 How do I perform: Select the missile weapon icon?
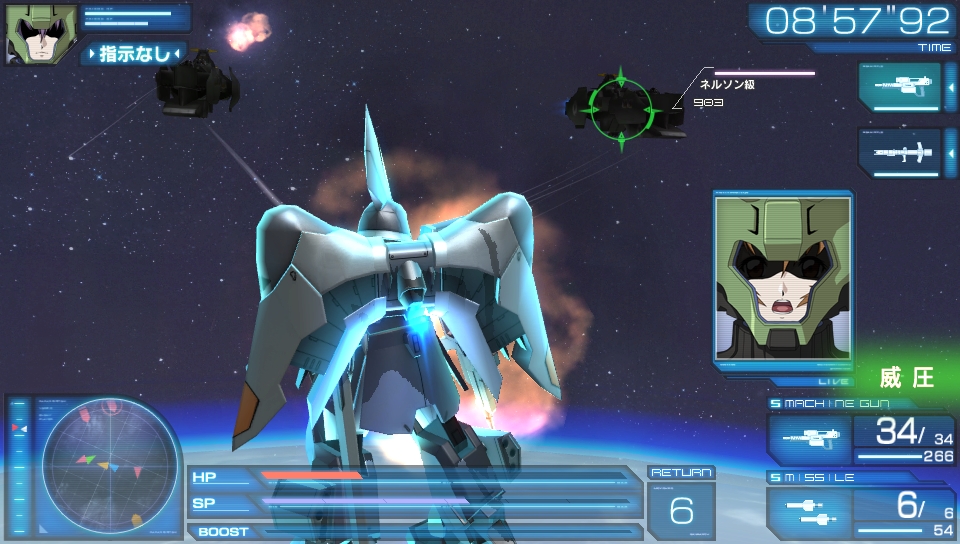click(809, 513)
